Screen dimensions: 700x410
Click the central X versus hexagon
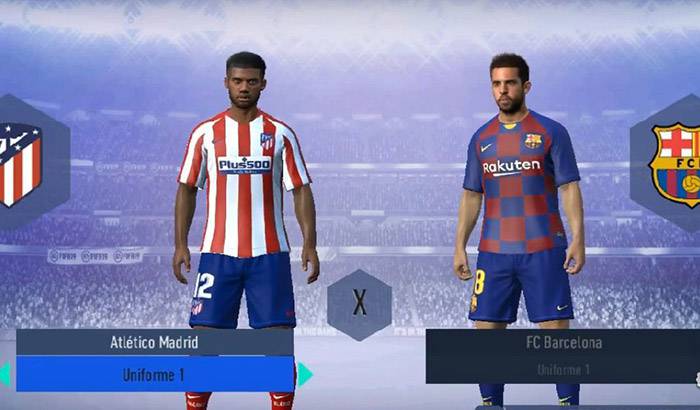(x=359, y=304)
